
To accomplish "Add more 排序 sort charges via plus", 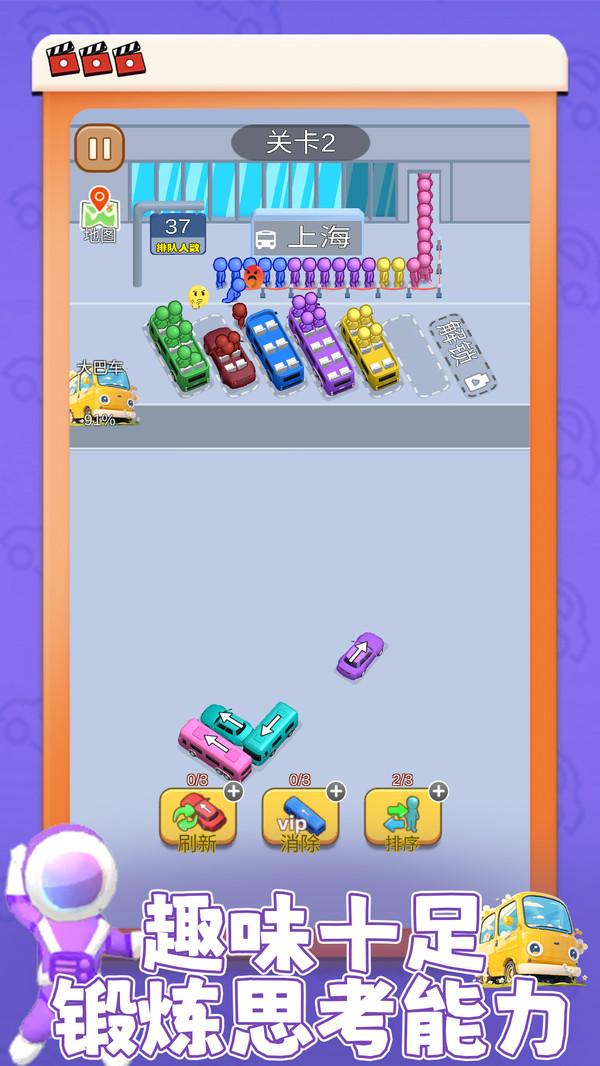I will click(x=438, y=791).
